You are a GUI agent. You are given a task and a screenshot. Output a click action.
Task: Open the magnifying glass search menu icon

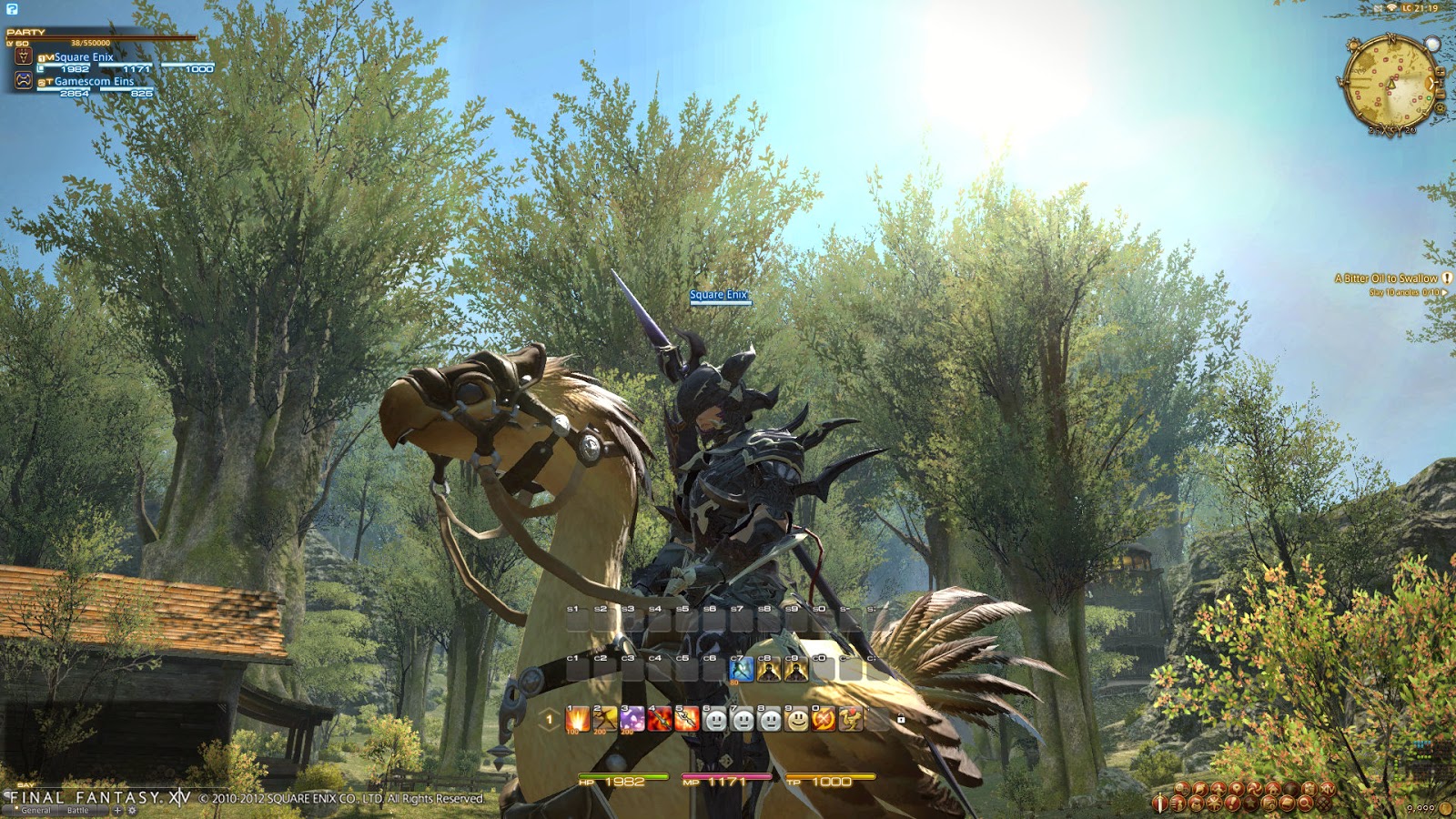pyautogui.click(x=1305, y=803)
